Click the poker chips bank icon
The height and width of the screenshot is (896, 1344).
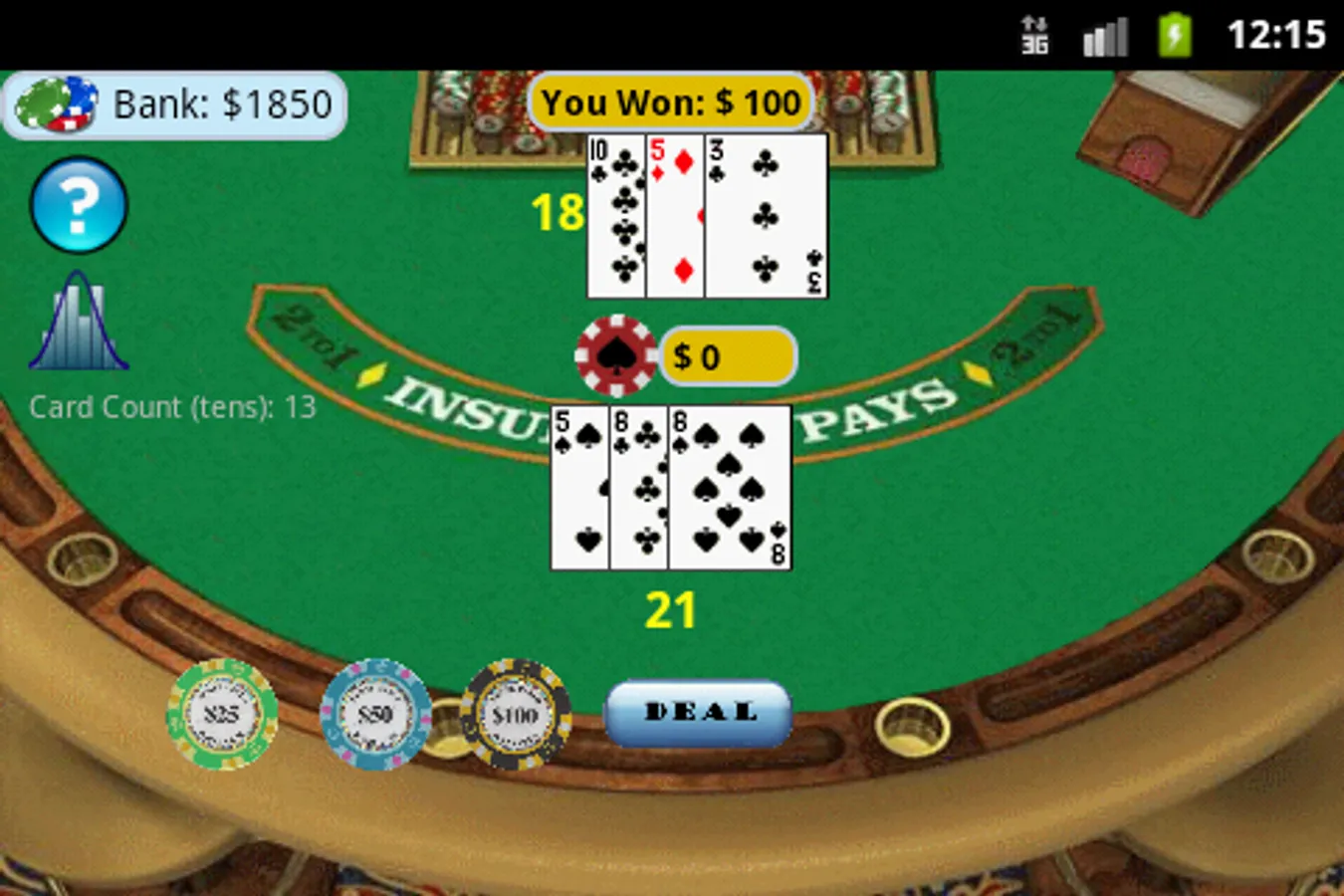pyautogui.click(x=55, y=103)
